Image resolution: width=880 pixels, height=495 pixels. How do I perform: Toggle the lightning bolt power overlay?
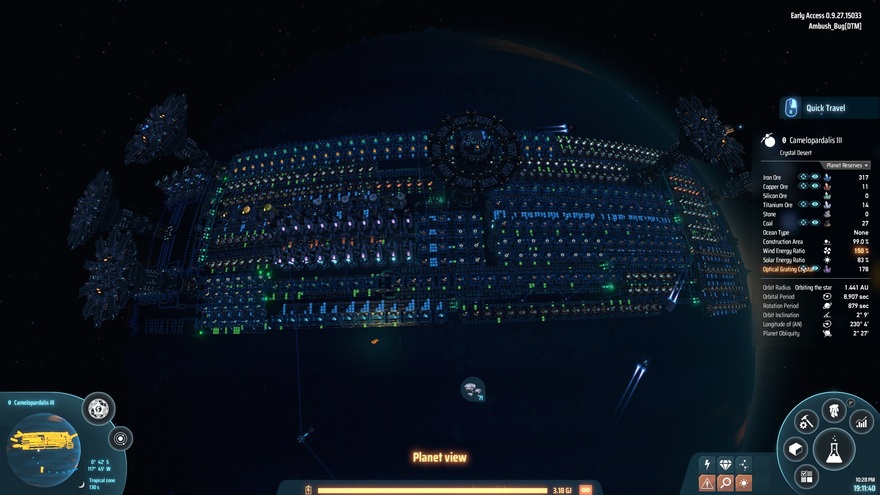click(707, 465)
